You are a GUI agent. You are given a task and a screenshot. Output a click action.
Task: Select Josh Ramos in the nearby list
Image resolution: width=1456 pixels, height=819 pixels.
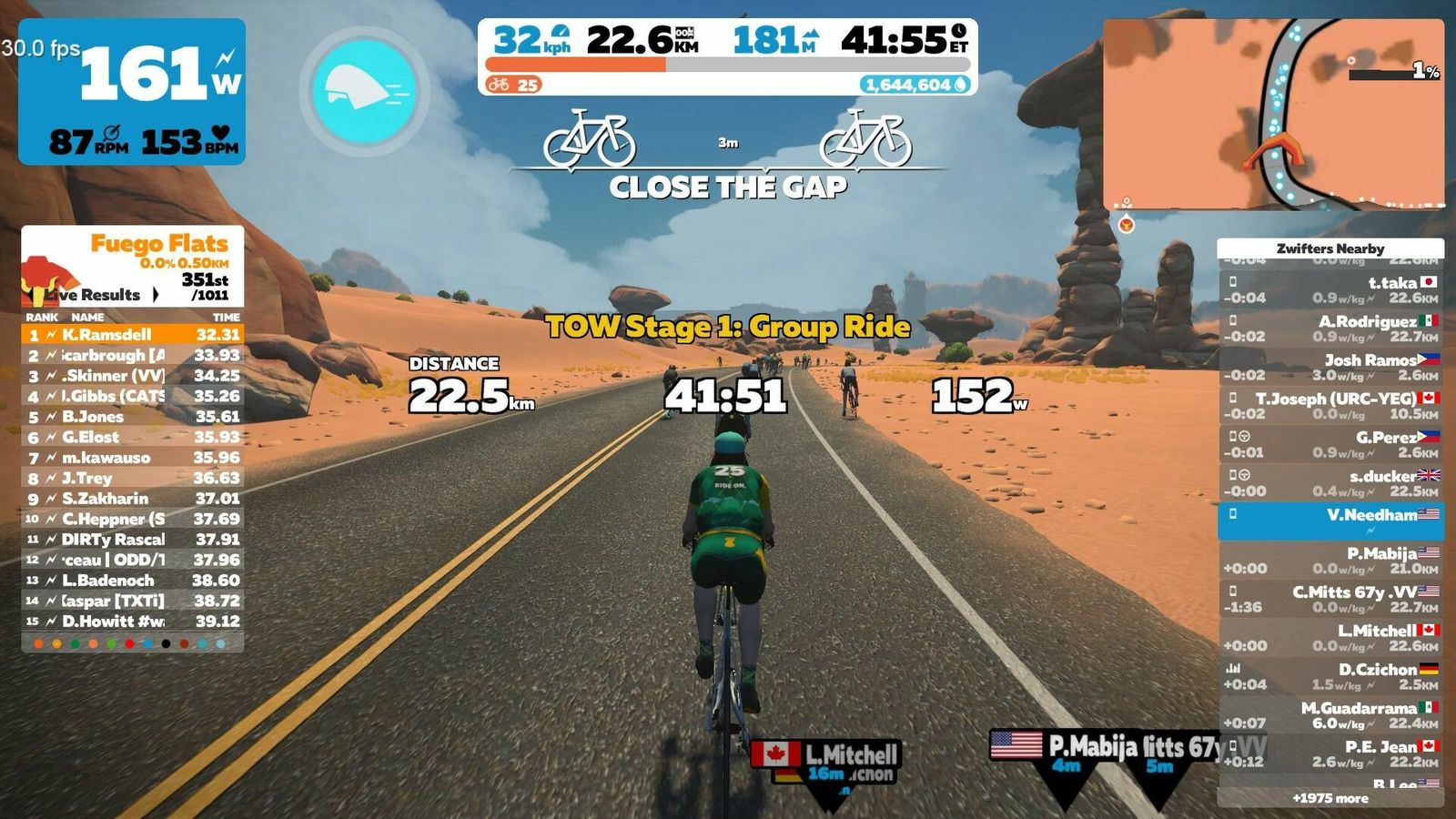pos(1330,367)
